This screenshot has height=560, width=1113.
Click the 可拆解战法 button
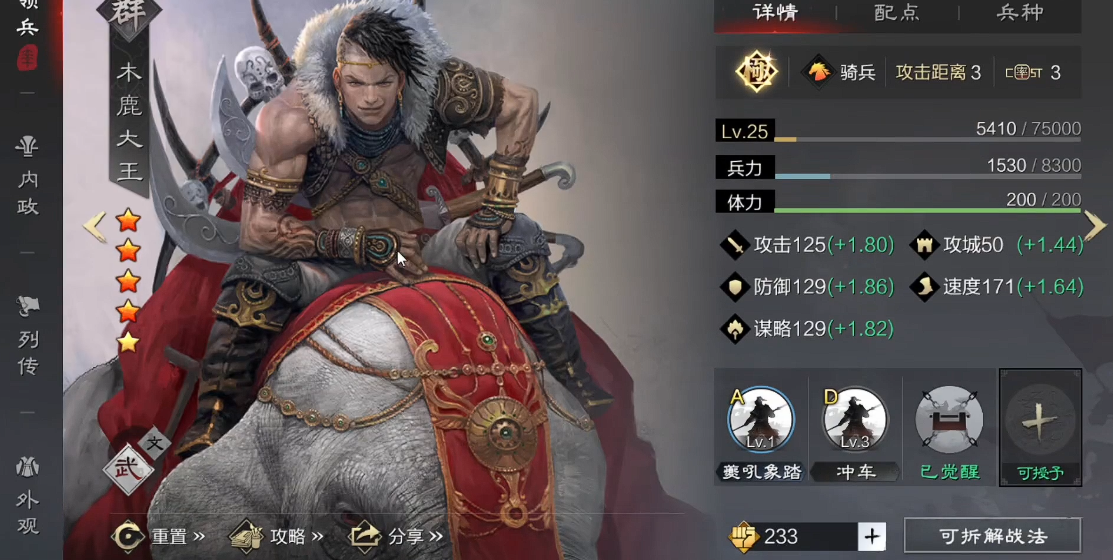point(992,536)
